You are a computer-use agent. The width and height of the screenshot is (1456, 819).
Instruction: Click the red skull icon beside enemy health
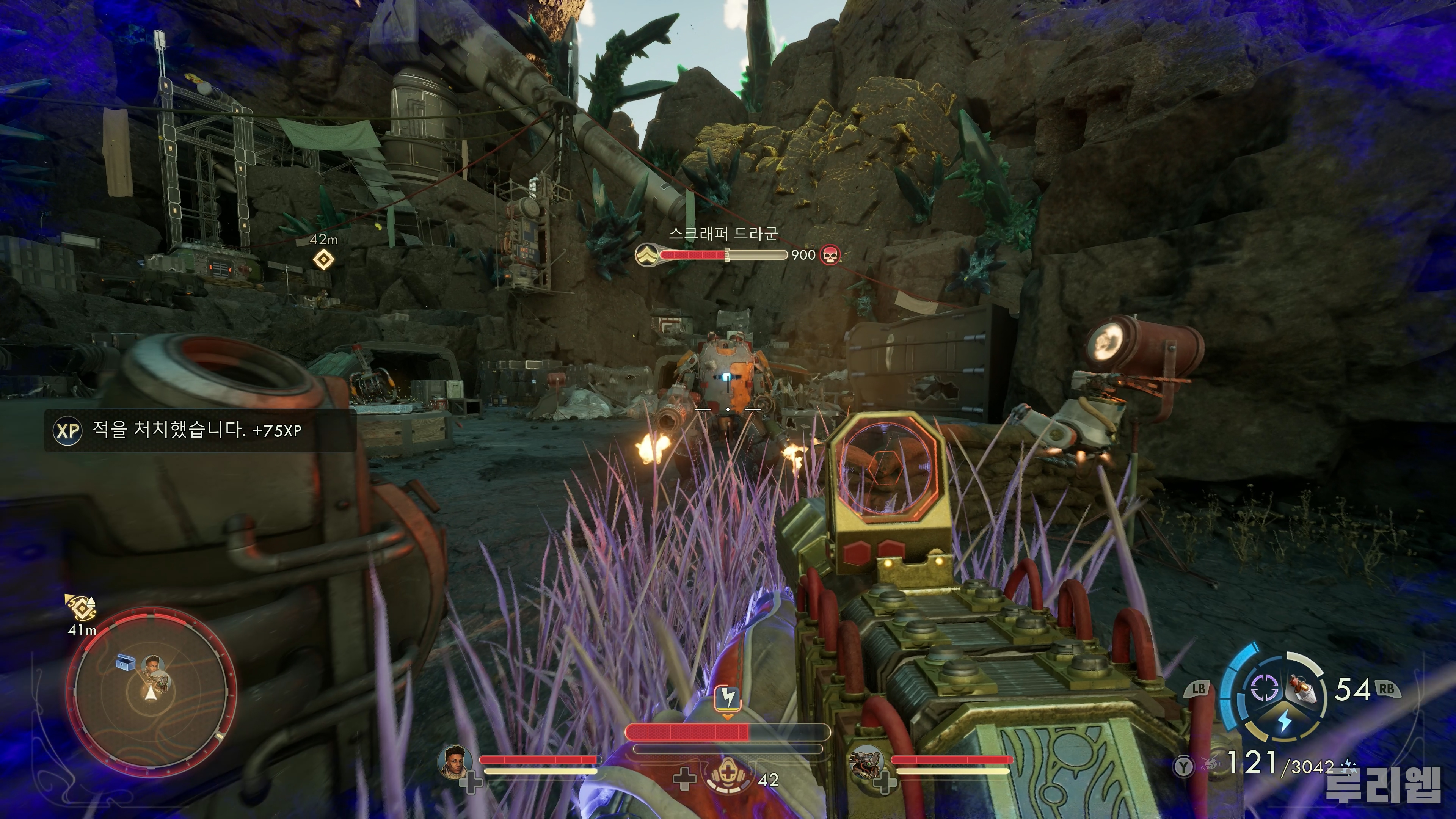click(829, 255)
